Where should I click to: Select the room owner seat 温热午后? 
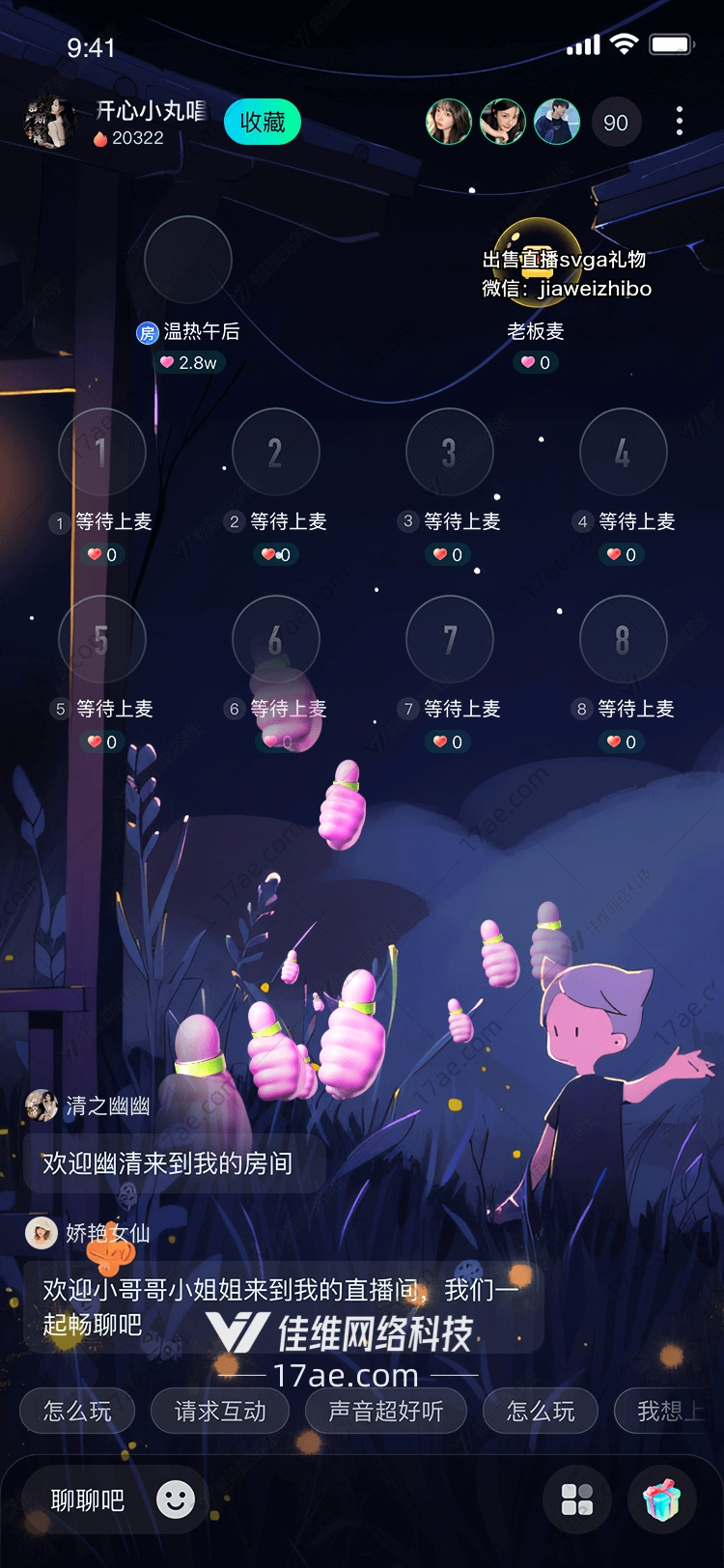pyautogui.click(x=188, y=260)
